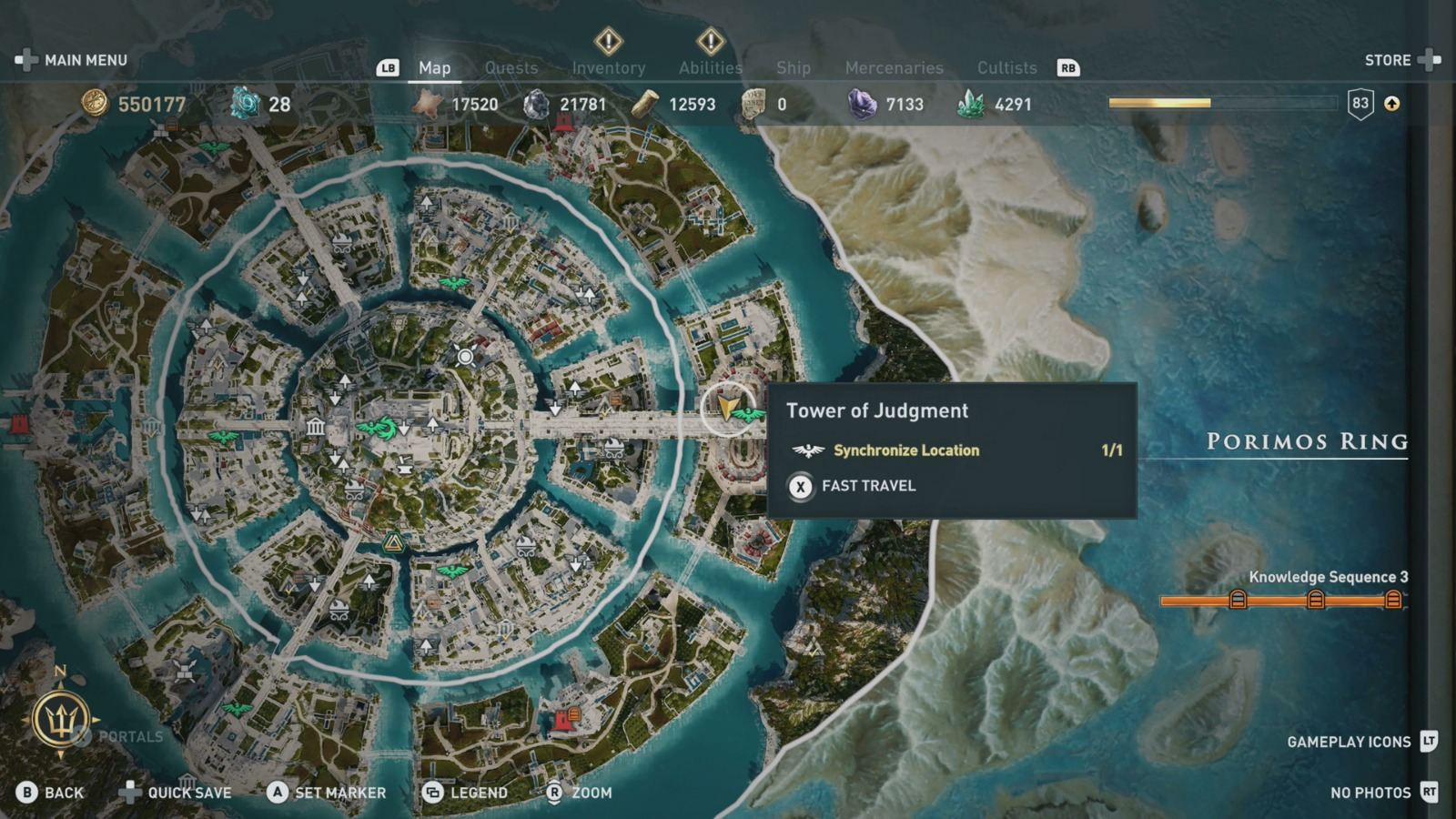1456x819 pixels.
Task: Go Back from the map
Action: 51,793
